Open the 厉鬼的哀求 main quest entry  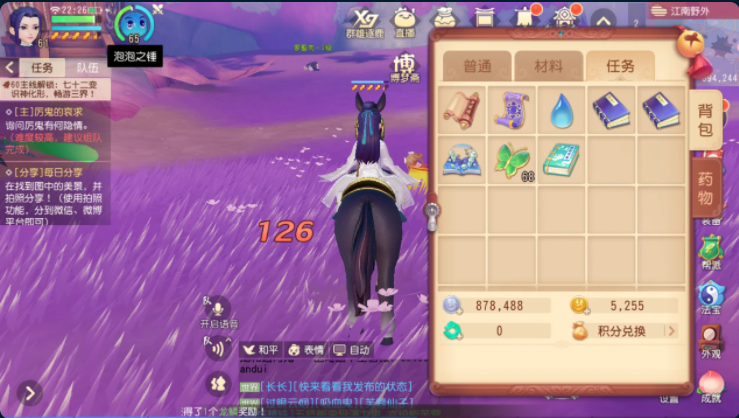55,112
